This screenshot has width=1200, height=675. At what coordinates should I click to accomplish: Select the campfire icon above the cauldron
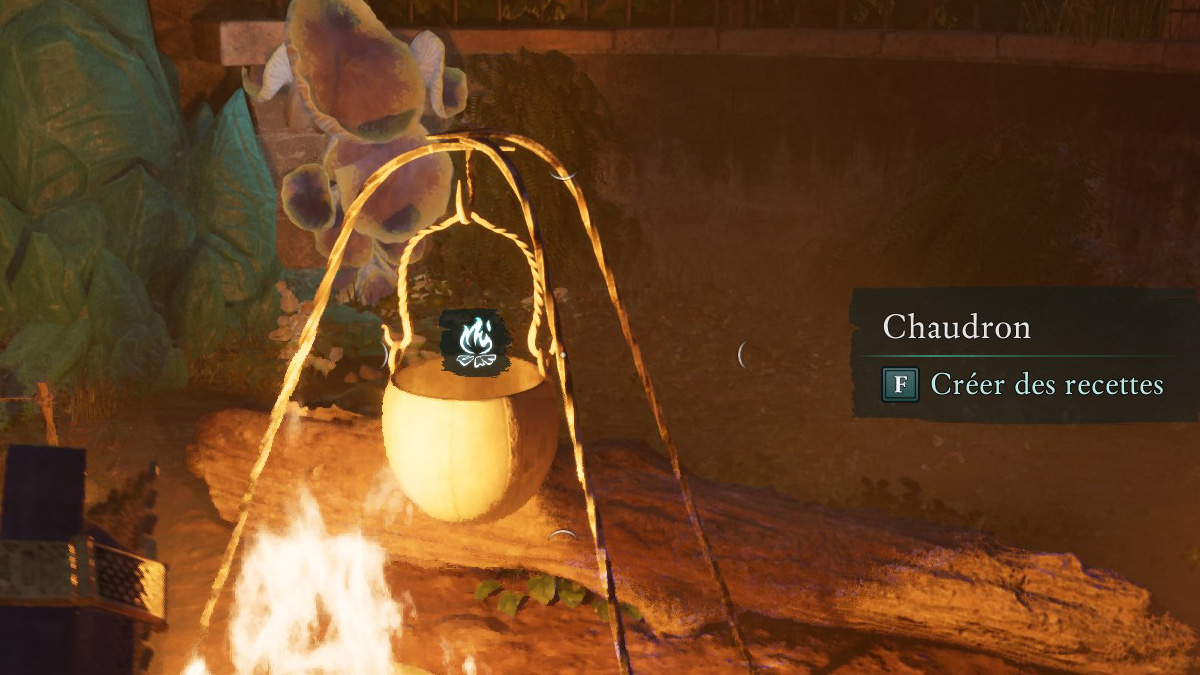click(x=475, y=342)
